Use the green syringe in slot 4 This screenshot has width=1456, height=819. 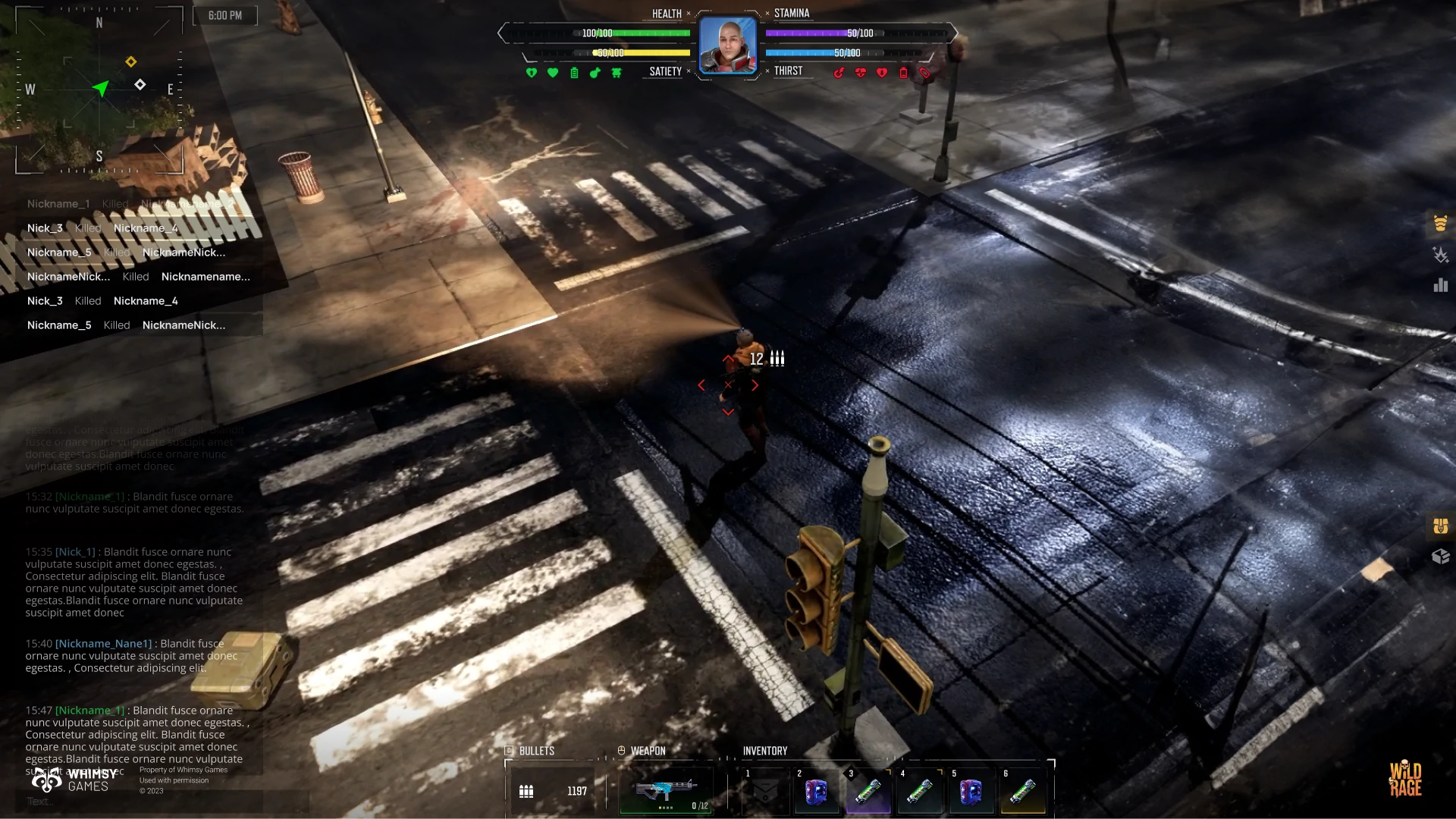coord(919,792)
